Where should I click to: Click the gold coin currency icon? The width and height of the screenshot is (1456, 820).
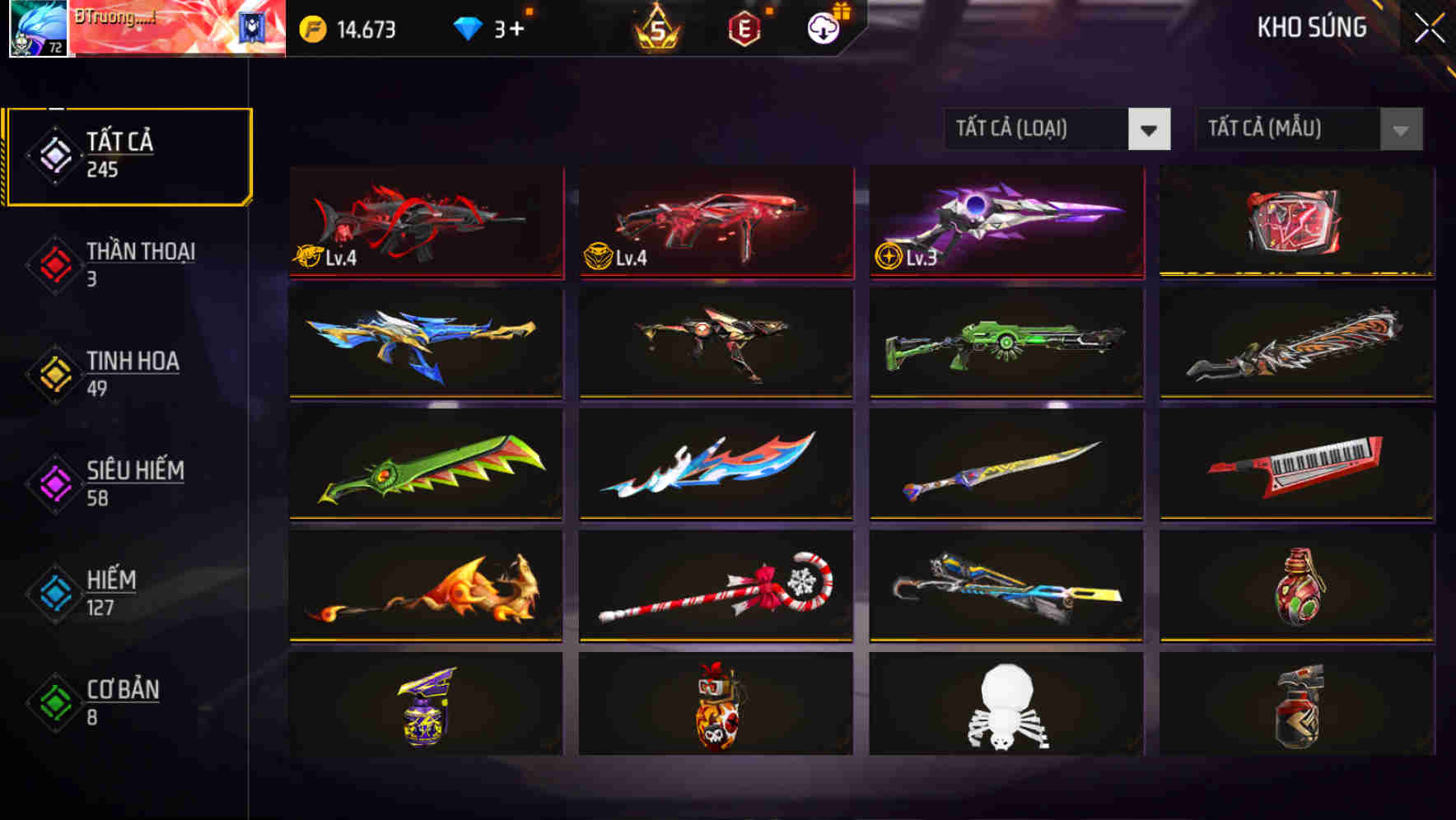(x=313, y=28)
